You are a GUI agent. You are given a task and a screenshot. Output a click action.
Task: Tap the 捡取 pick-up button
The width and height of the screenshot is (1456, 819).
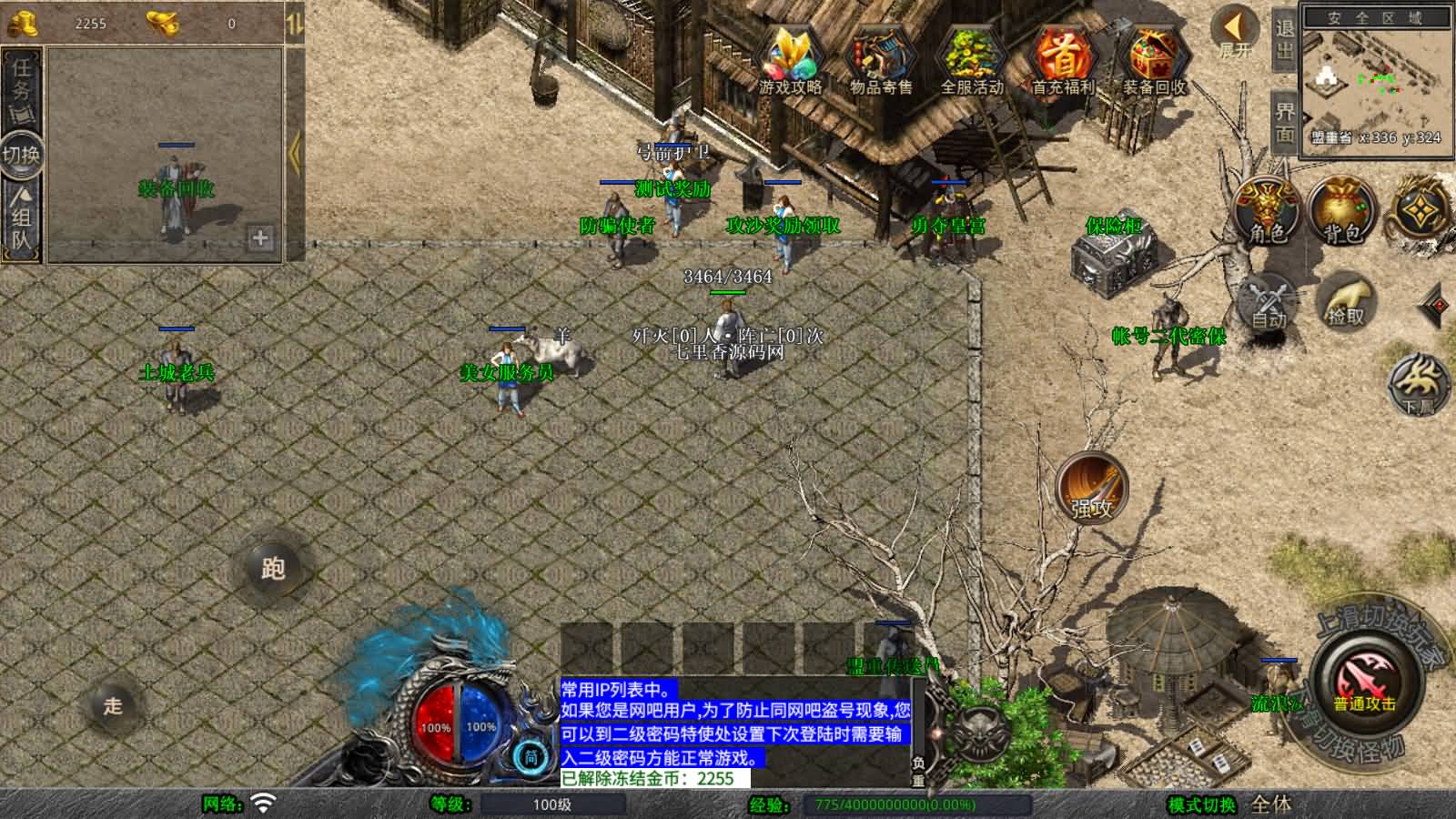click(x=1346, y=300)
